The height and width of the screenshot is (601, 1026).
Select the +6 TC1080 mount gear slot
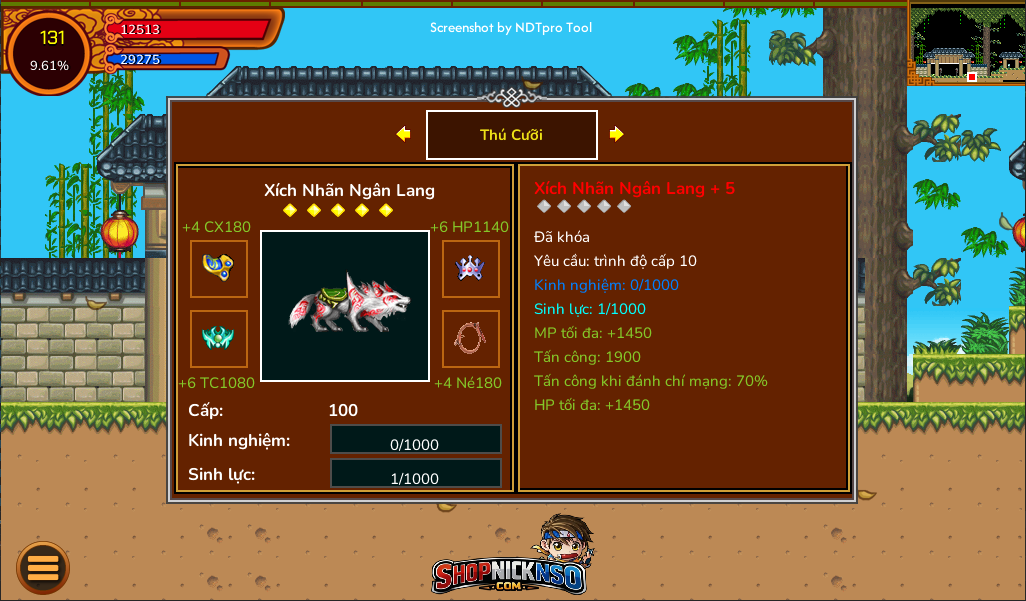[219, 339]
